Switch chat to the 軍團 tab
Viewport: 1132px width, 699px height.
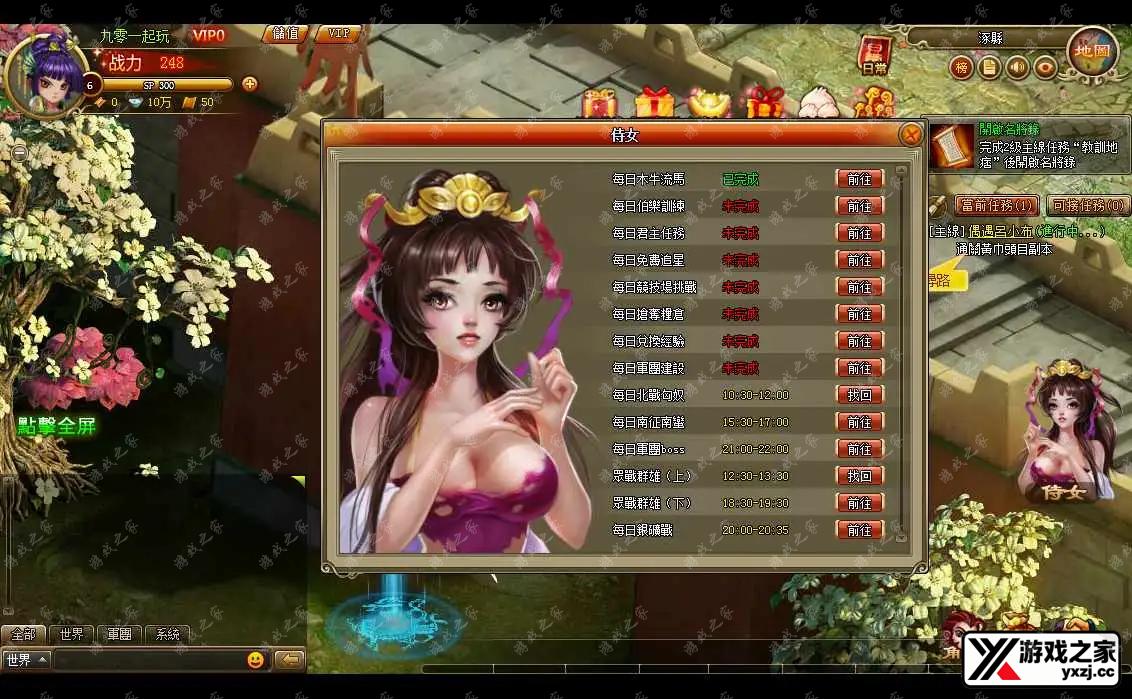pyautogui.click(x=119, y=634)
